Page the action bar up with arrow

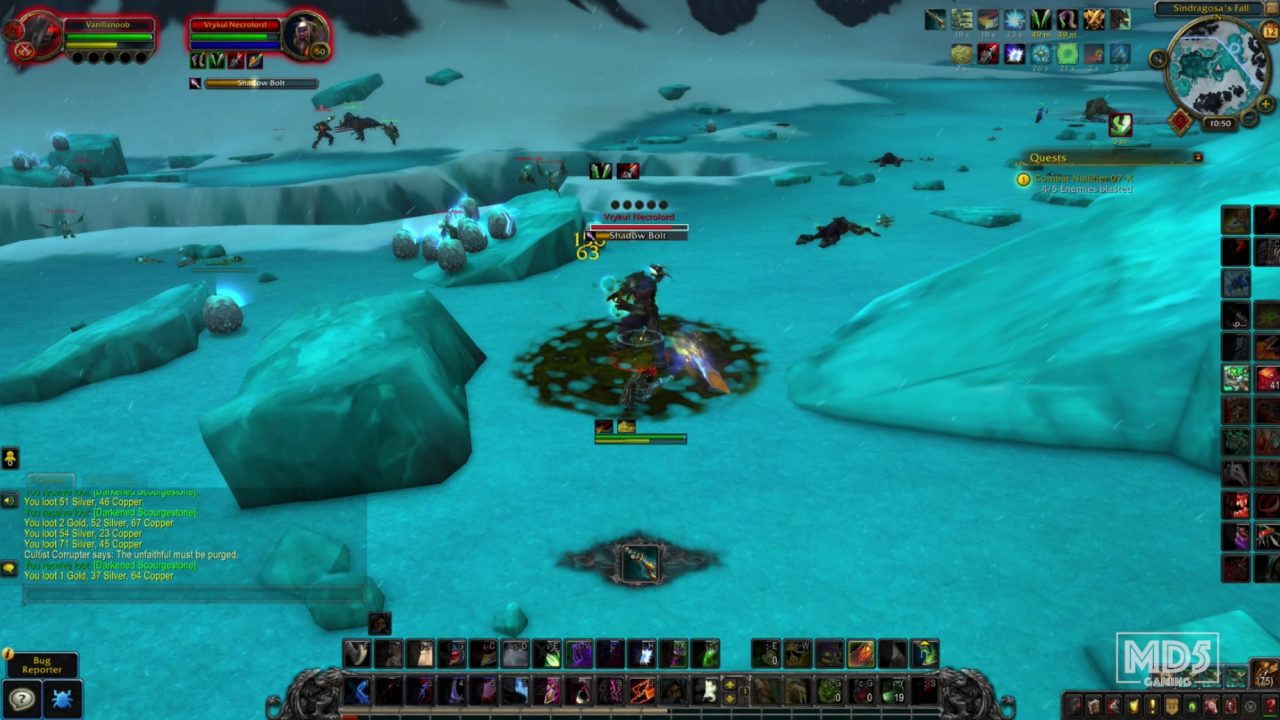tap(730, 685)
